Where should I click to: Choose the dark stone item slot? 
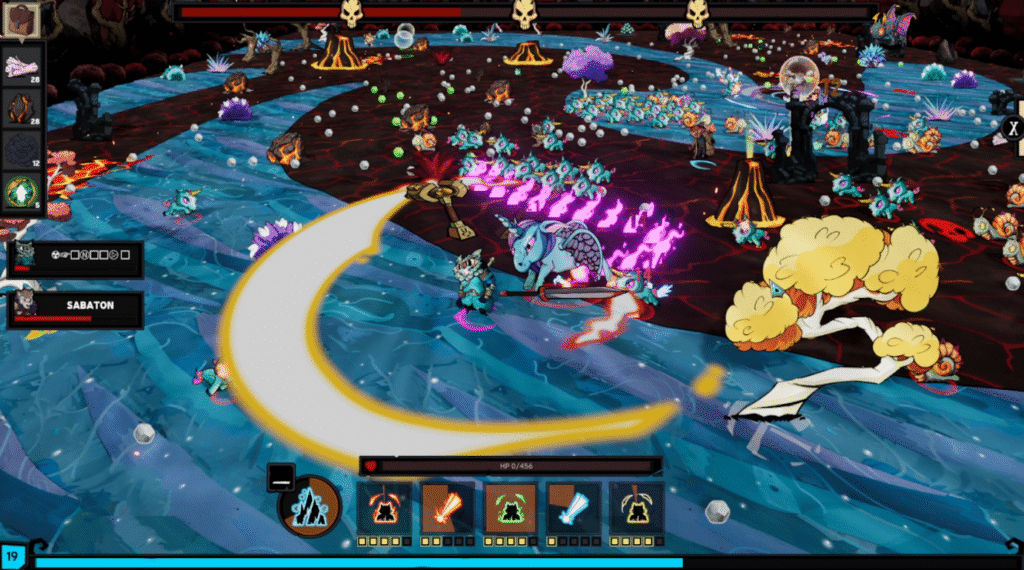pyautogui.click(x=22, y=149)
